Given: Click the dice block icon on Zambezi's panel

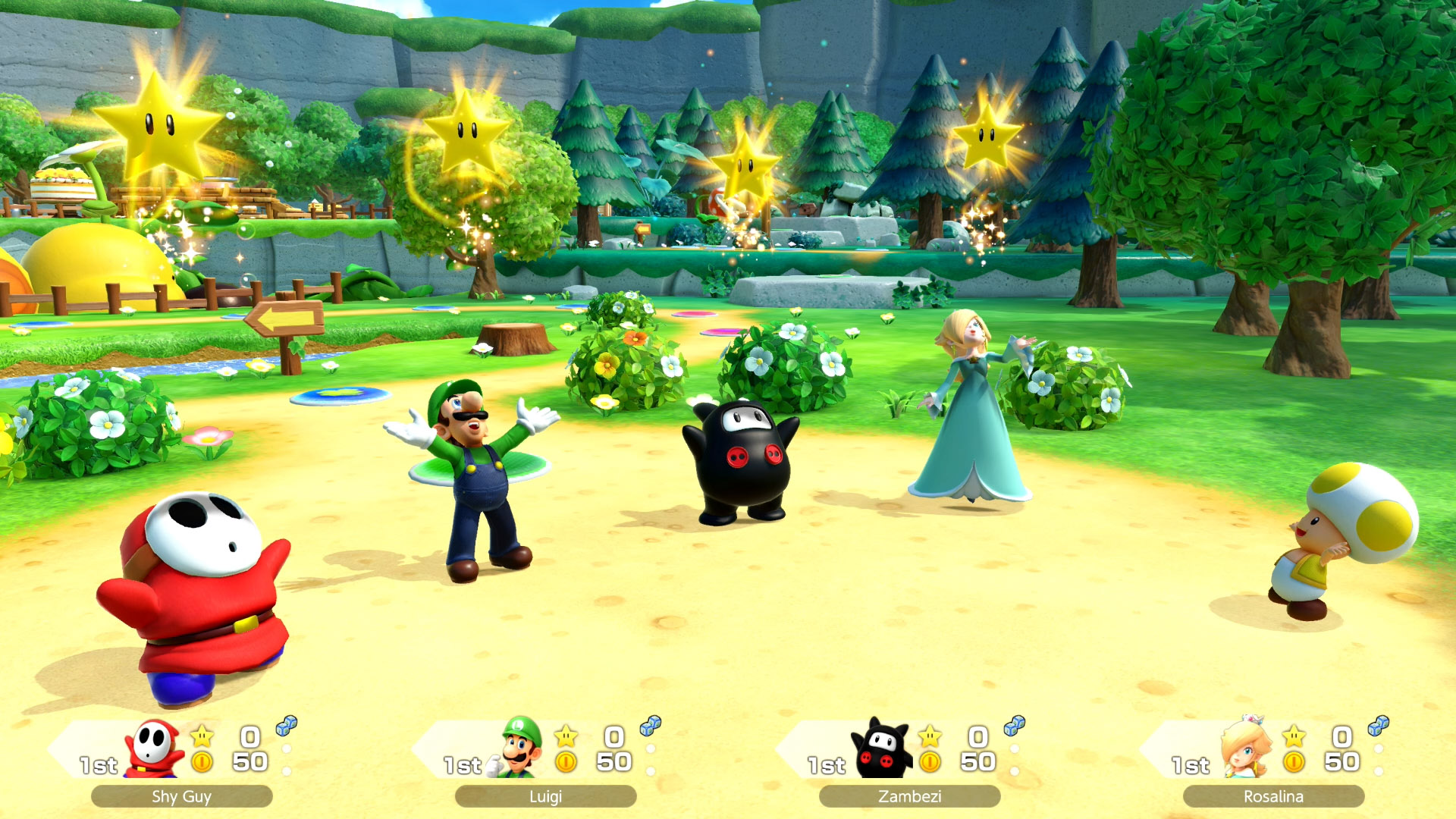Looking at the screenshot, I should 1015,726.
